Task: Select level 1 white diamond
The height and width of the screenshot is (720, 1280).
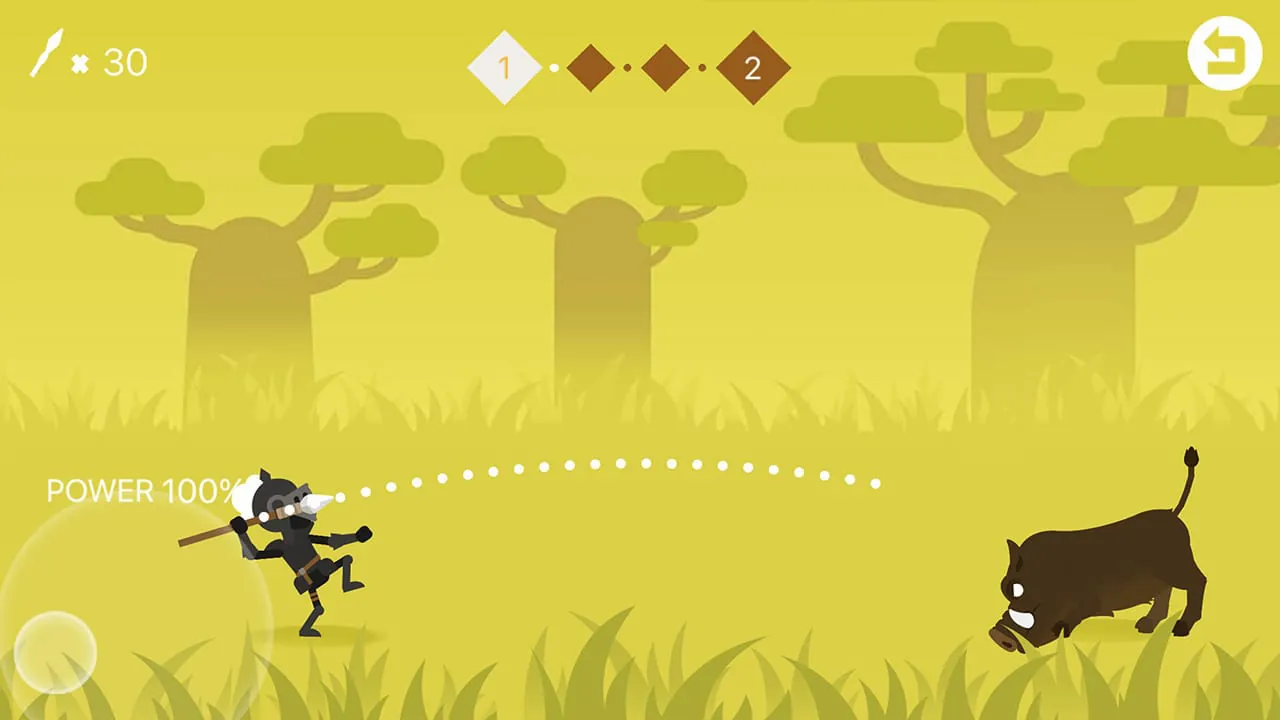Action: click(505, 67)
